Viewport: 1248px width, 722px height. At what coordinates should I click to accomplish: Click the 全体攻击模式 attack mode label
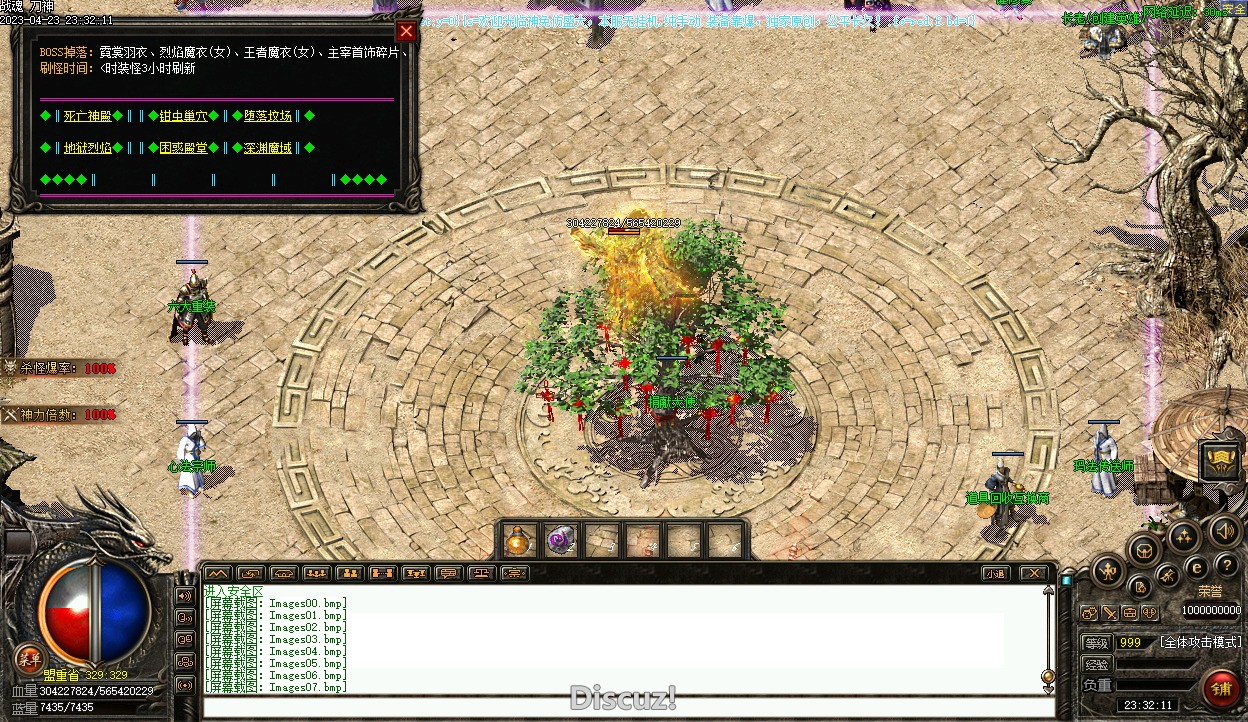(1200, 642)
